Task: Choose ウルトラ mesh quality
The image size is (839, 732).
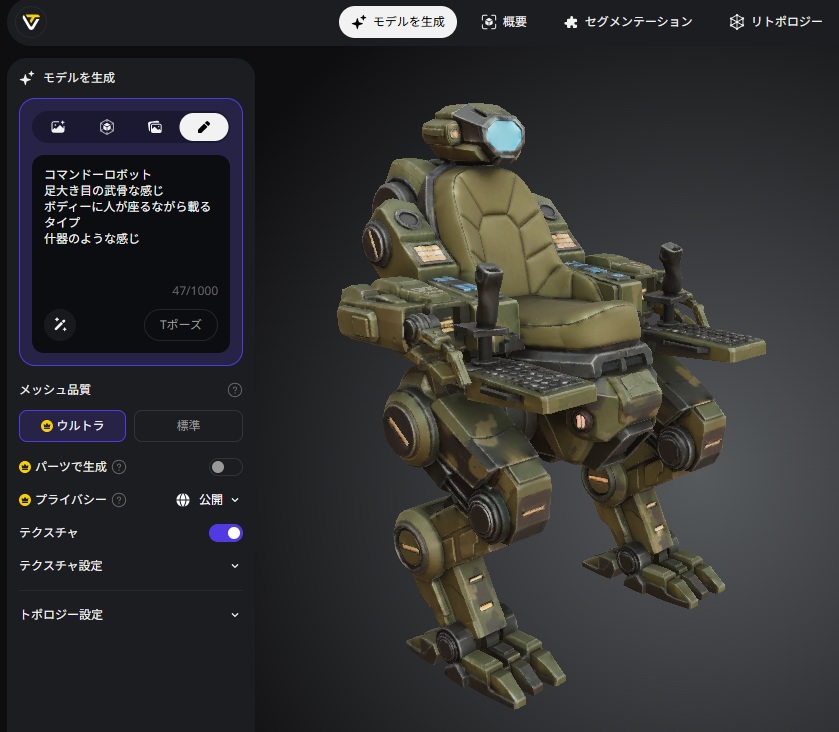Action: [72, 426]
